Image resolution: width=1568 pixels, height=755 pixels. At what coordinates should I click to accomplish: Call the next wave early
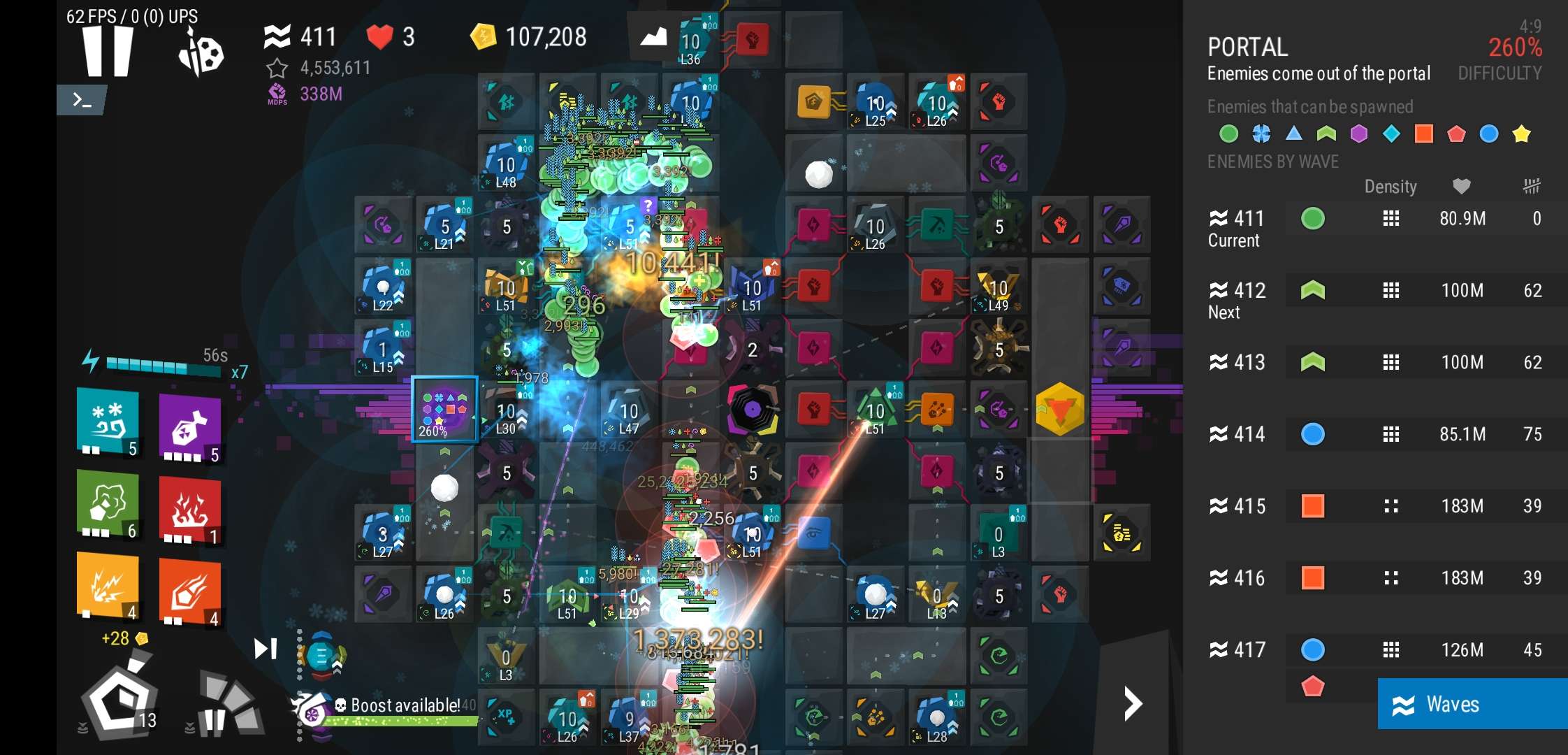265,649
